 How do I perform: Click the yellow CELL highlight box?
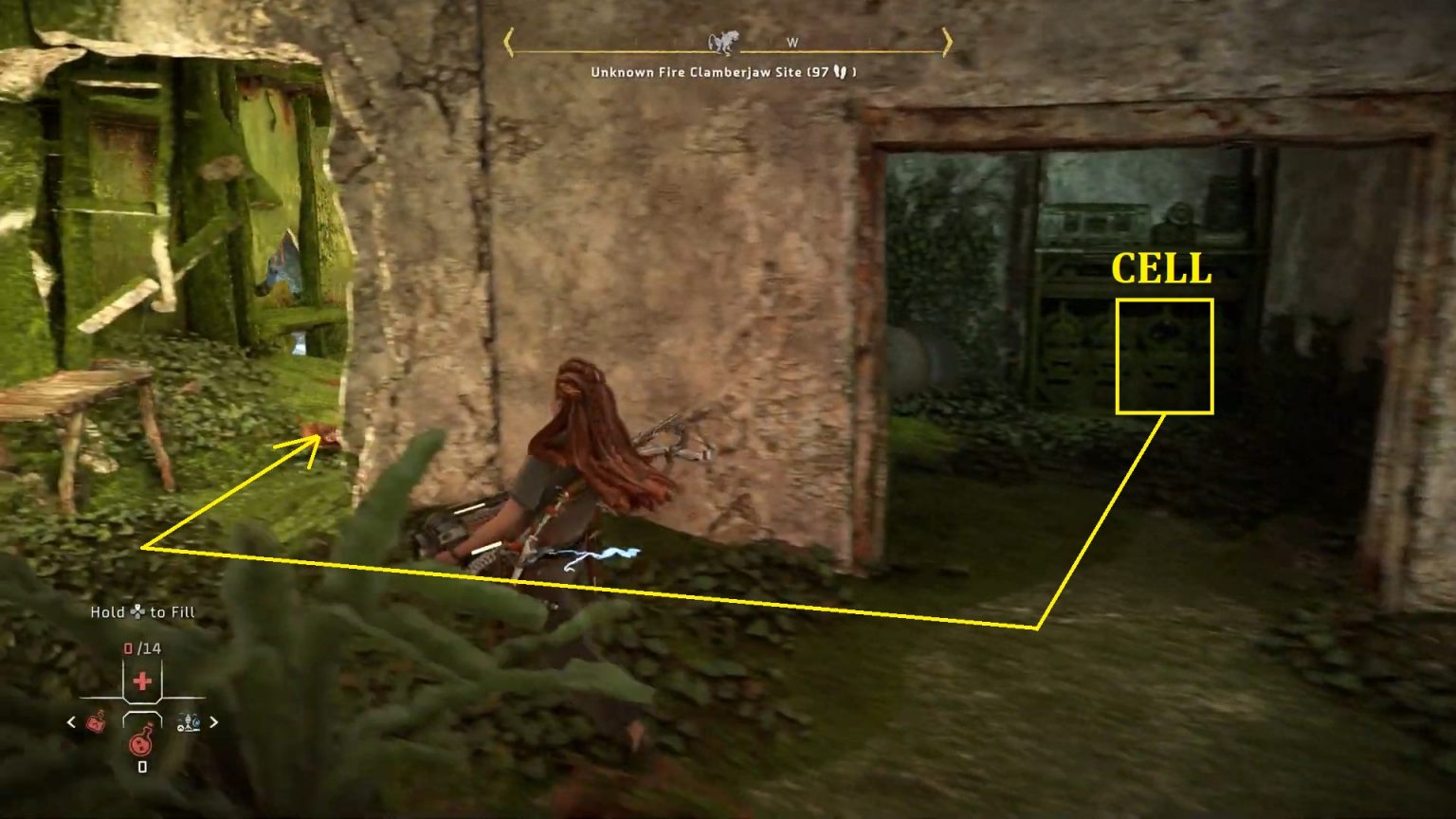point(1165,355)
